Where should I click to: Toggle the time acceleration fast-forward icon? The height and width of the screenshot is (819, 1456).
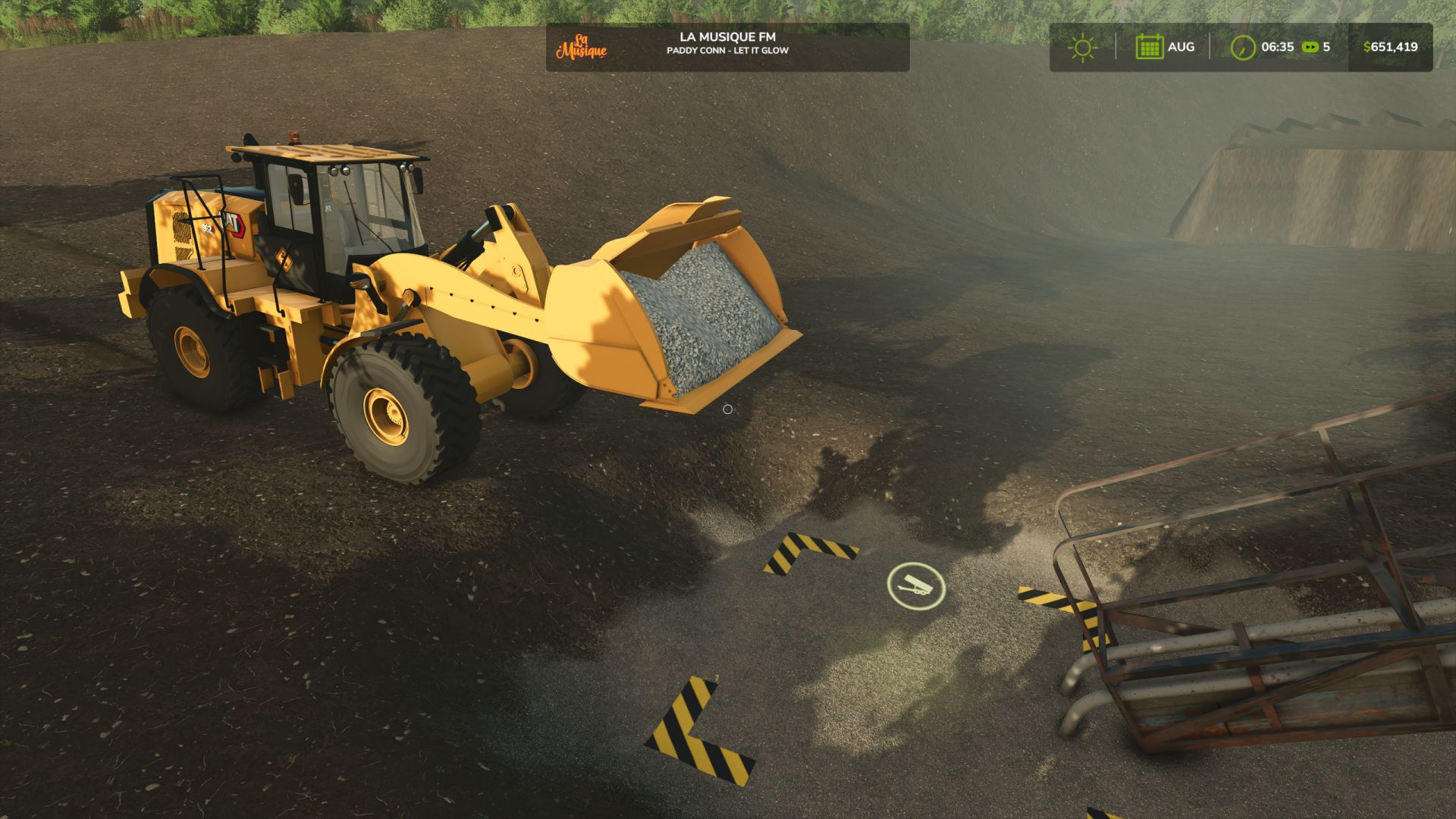[x=1310, y=47]
